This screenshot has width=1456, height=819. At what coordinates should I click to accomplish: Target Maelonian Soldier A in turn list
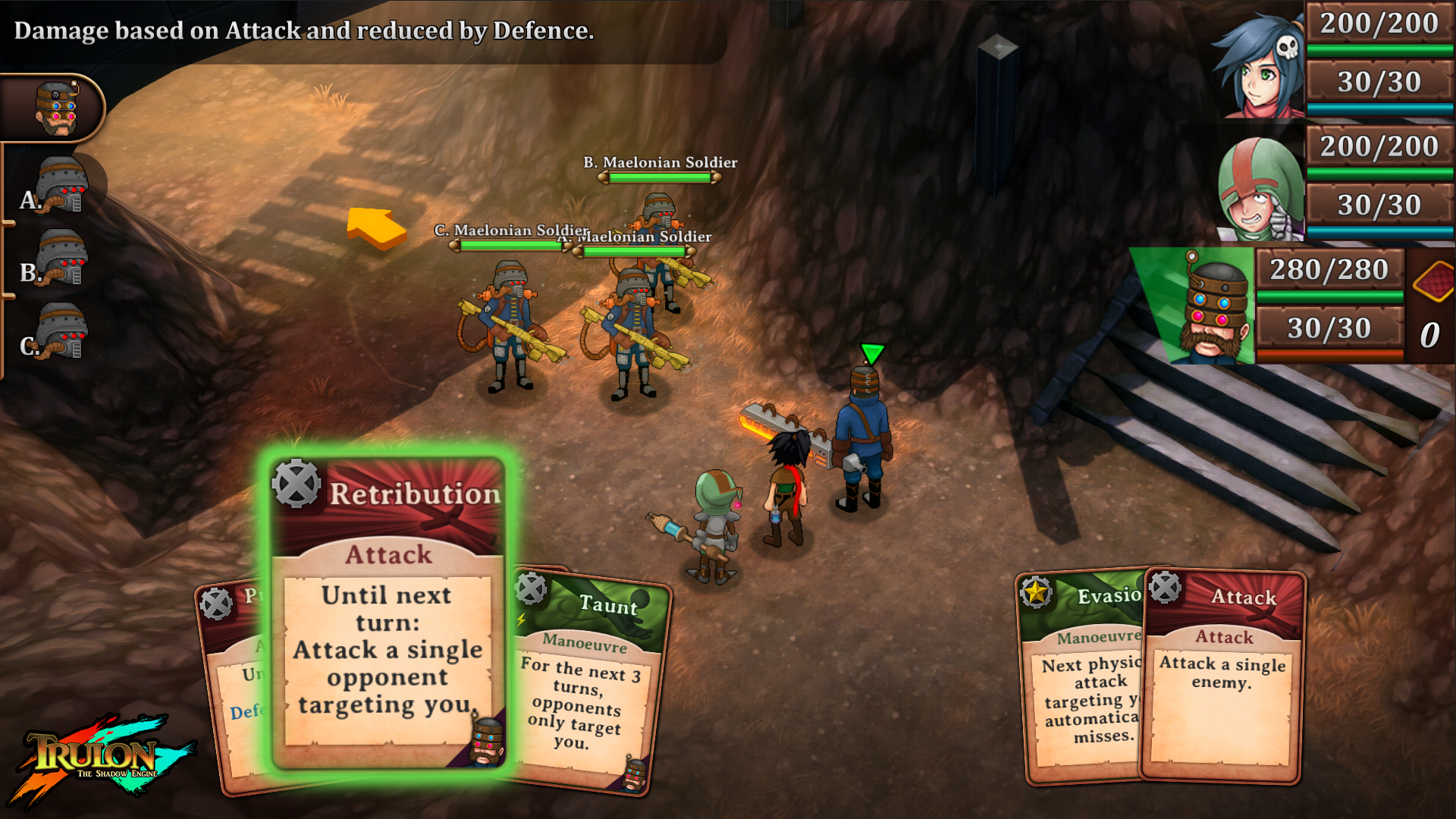click(x=59, y=186)
